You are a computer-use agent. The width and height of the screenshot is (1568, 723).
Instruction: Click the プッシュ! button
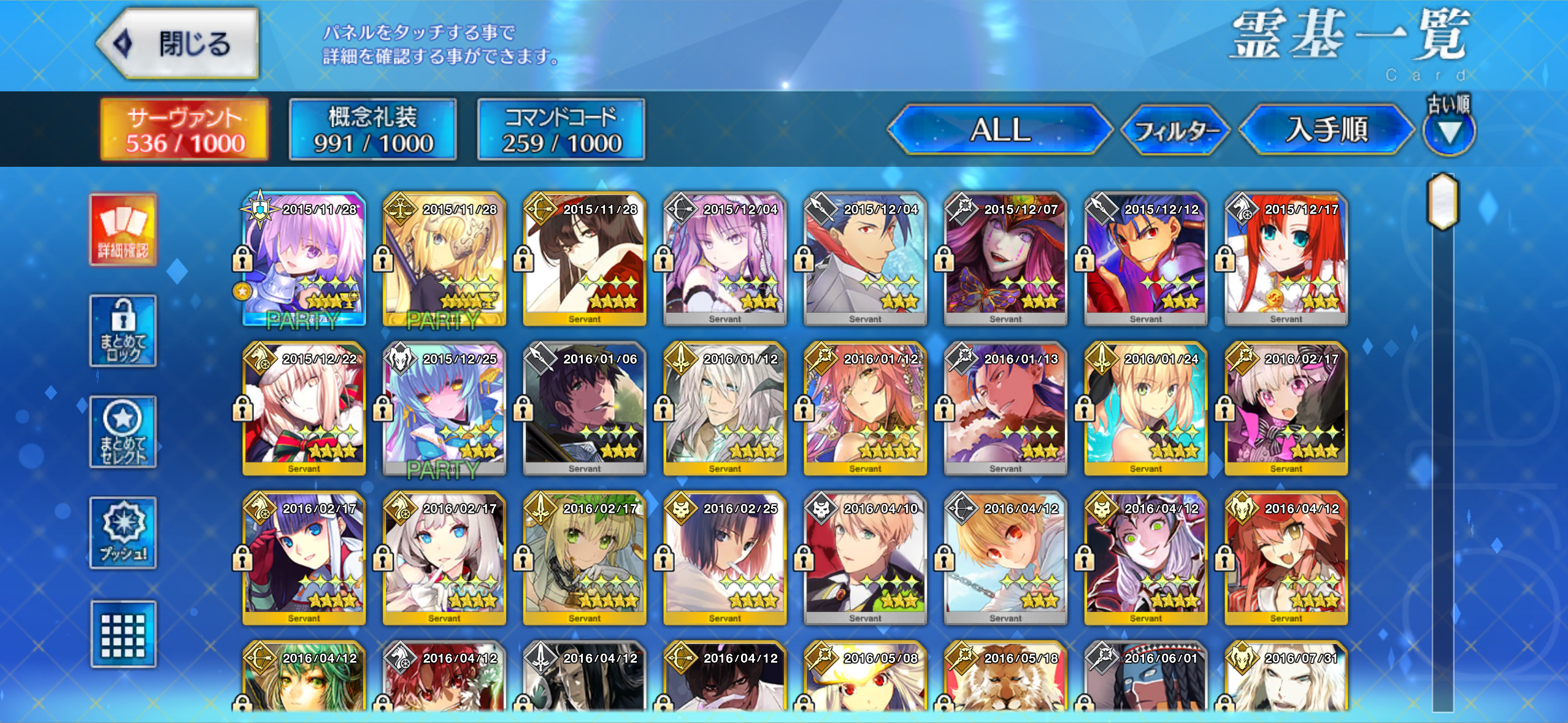click(123, 532)
